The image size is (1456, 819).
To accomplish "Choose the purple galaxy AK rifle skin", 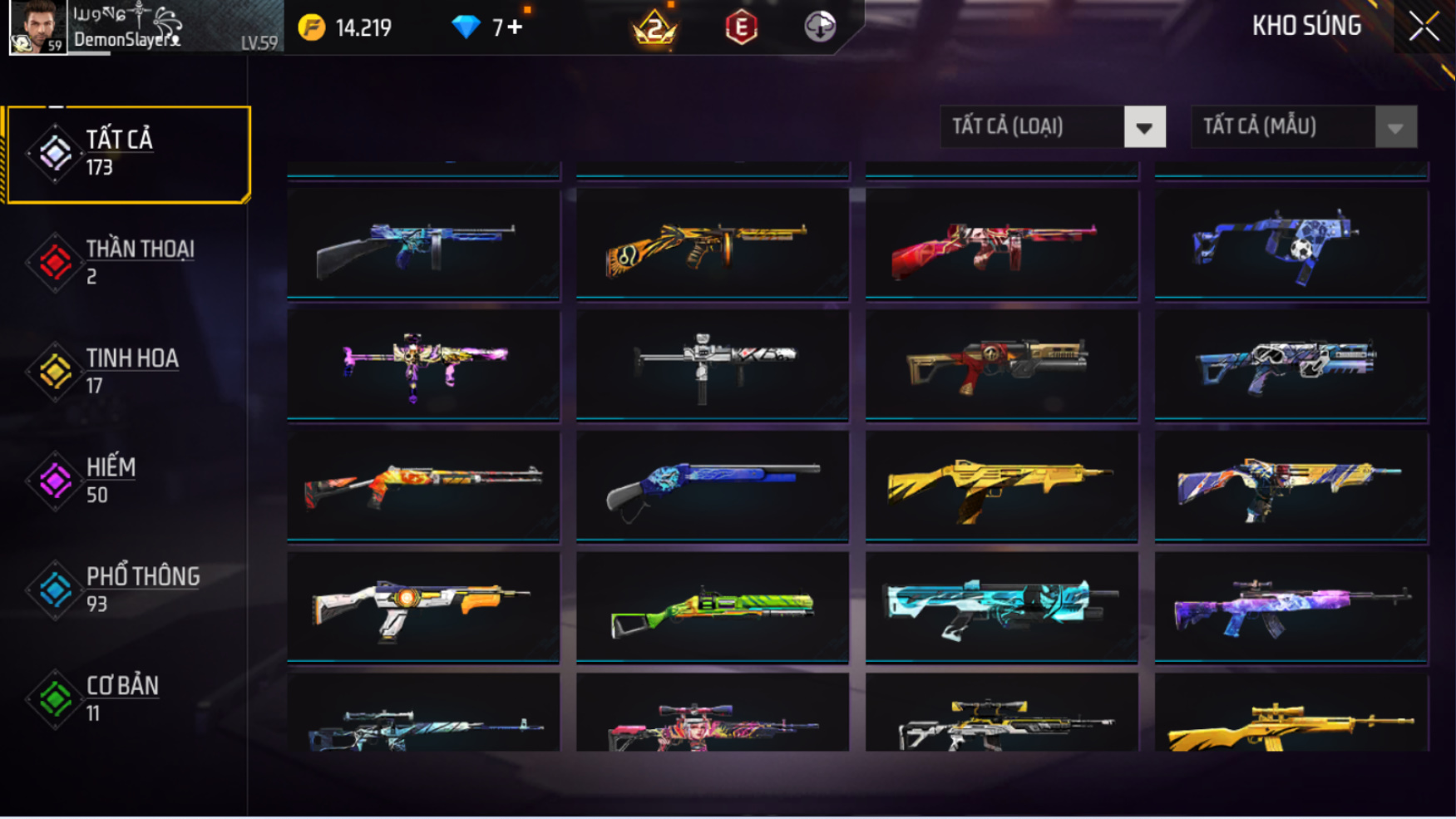I will tap(1291, 607).
